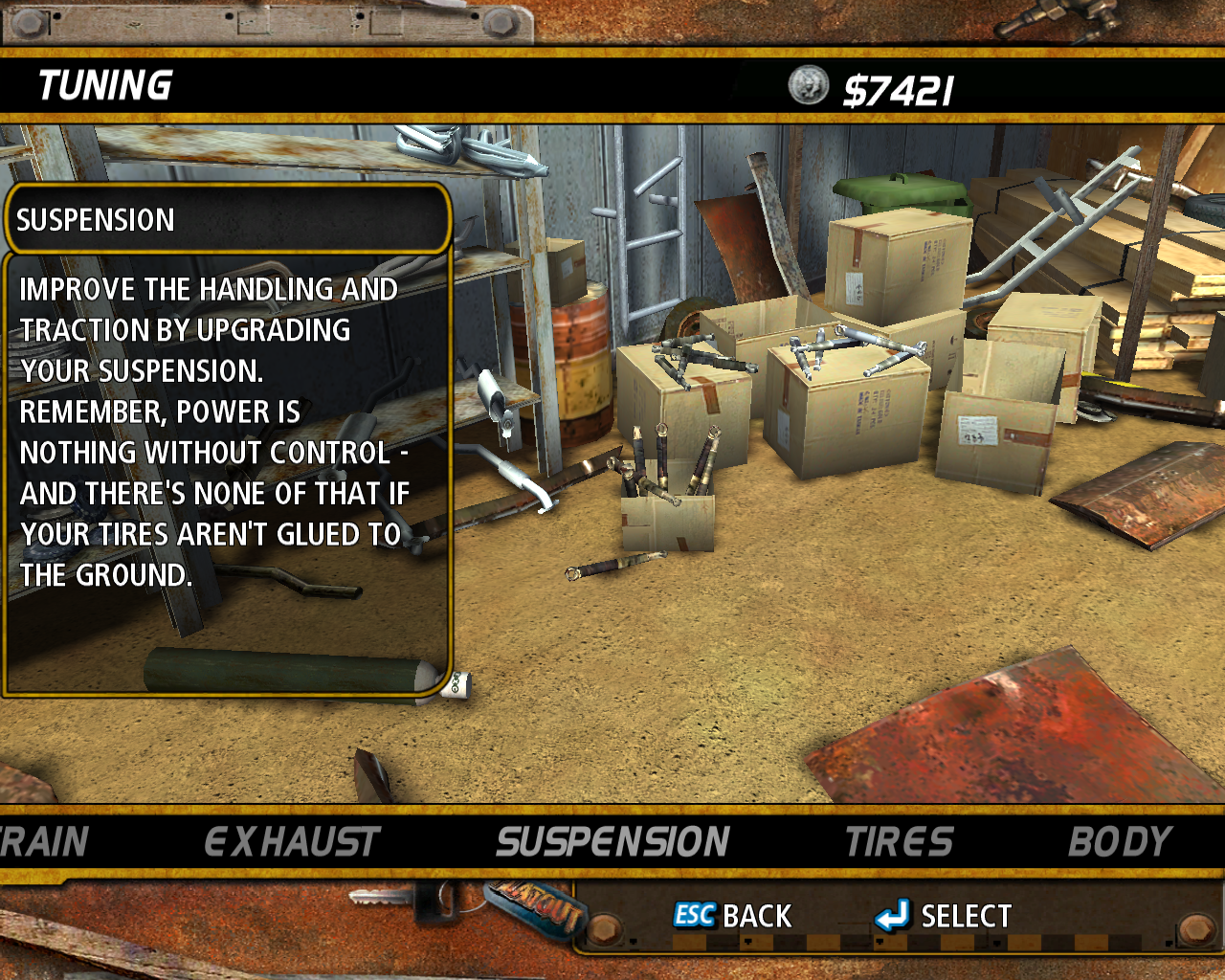Image resolution: width=1225 pixels, height=980 pixels.
Task: Switch to the Exhaust tuning category
Action: 292,842
